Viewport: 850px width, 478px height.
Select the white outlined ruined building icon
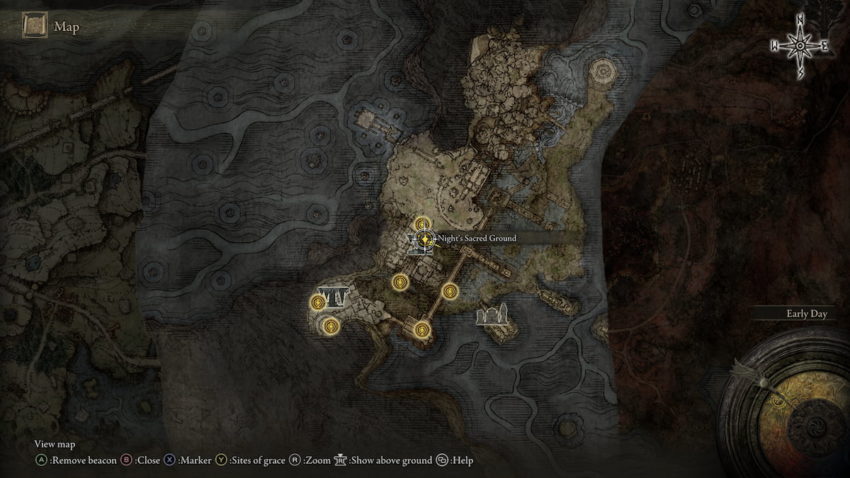(494, 318)
